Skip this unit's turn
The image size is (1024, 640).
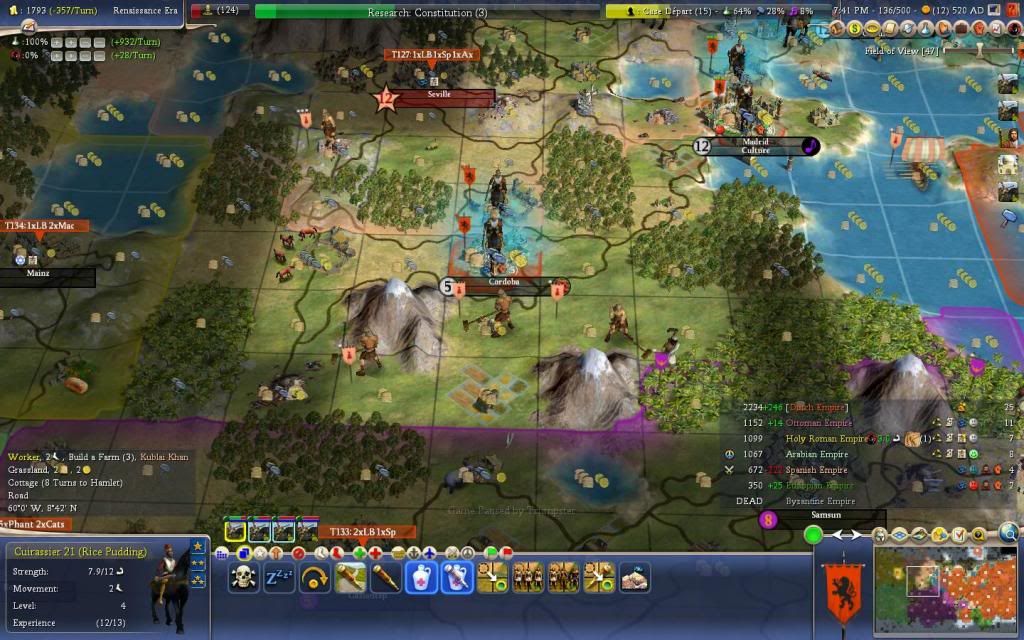coord(315,577)
